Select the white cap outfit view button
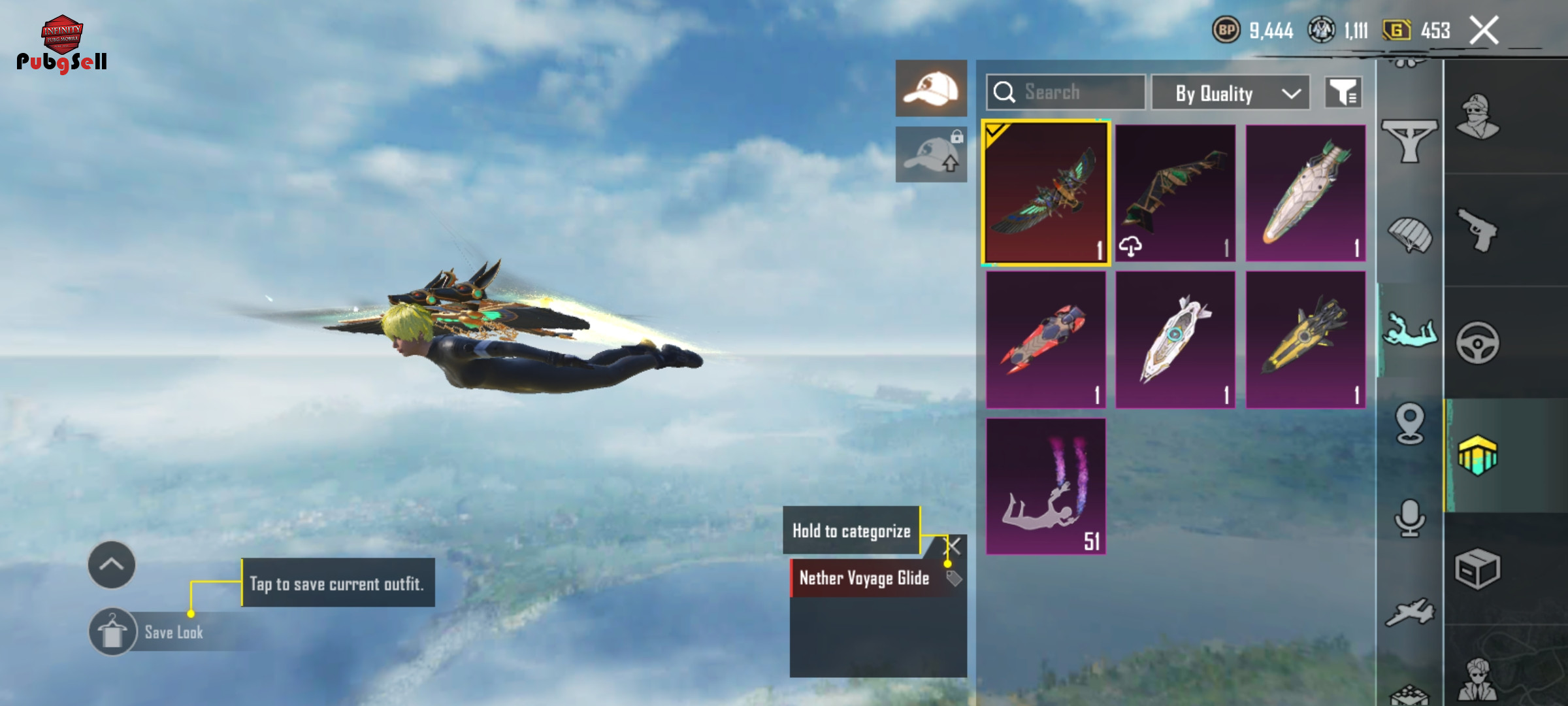 (931, 88)
